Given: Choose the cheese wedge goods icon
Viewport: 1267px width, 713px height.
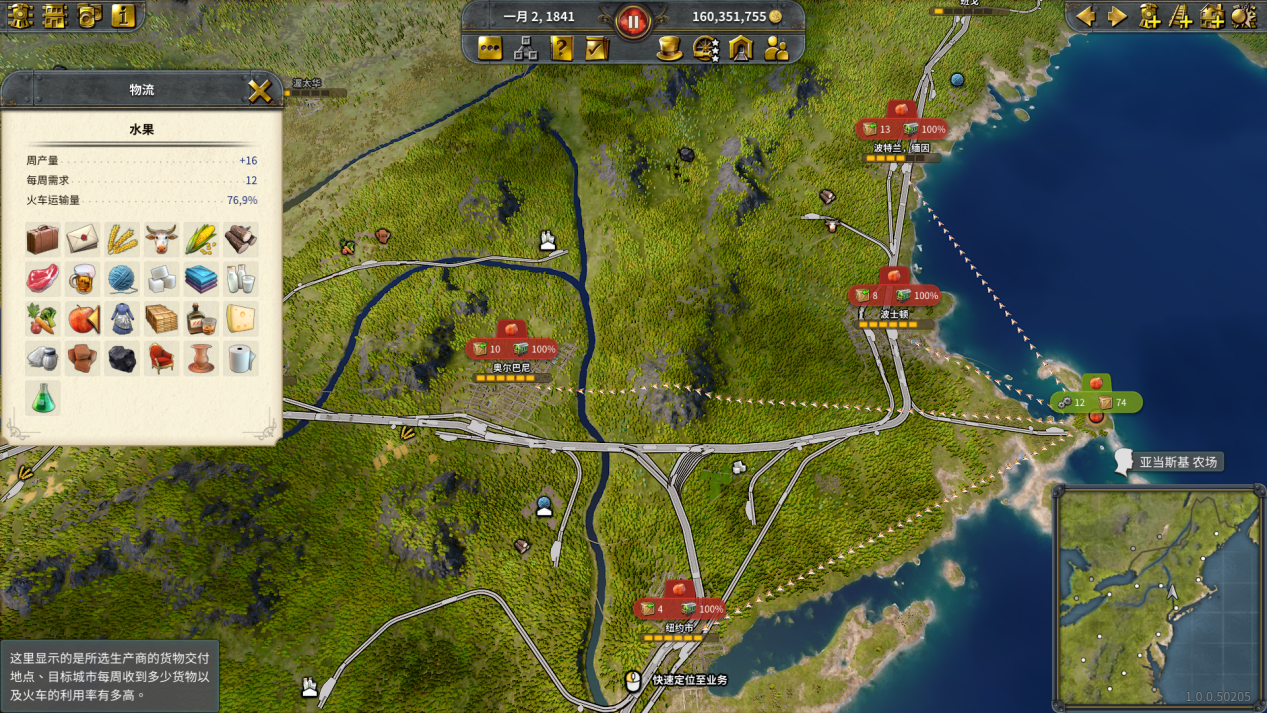Looking at the screenshot, I should coord(240,318).
